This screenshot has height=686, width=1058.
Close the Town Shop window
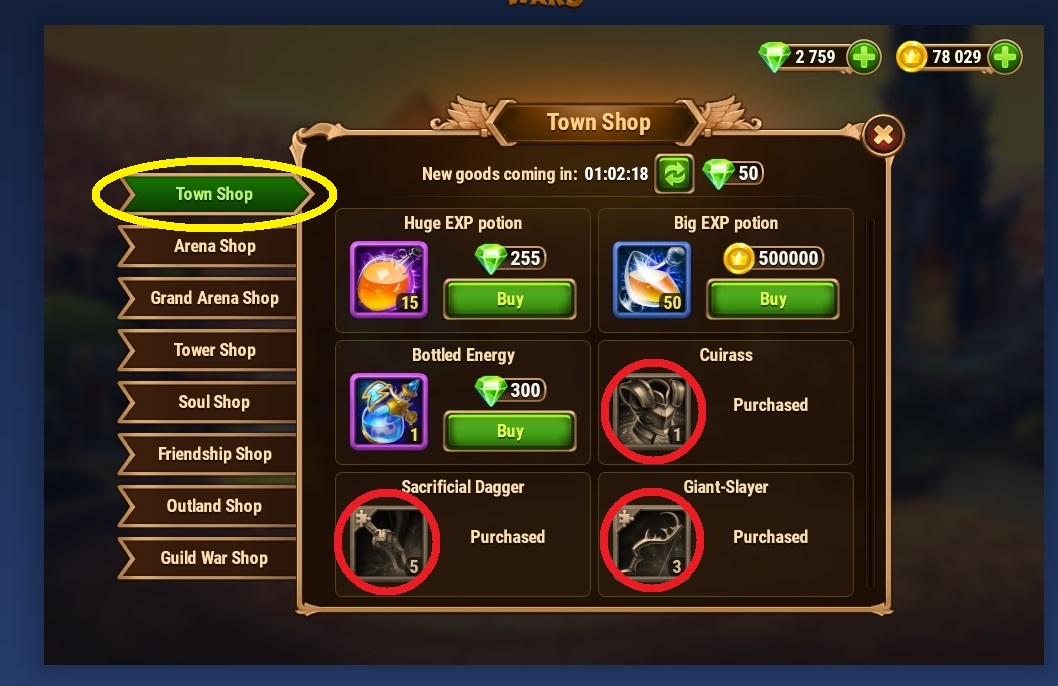[882, 135]
